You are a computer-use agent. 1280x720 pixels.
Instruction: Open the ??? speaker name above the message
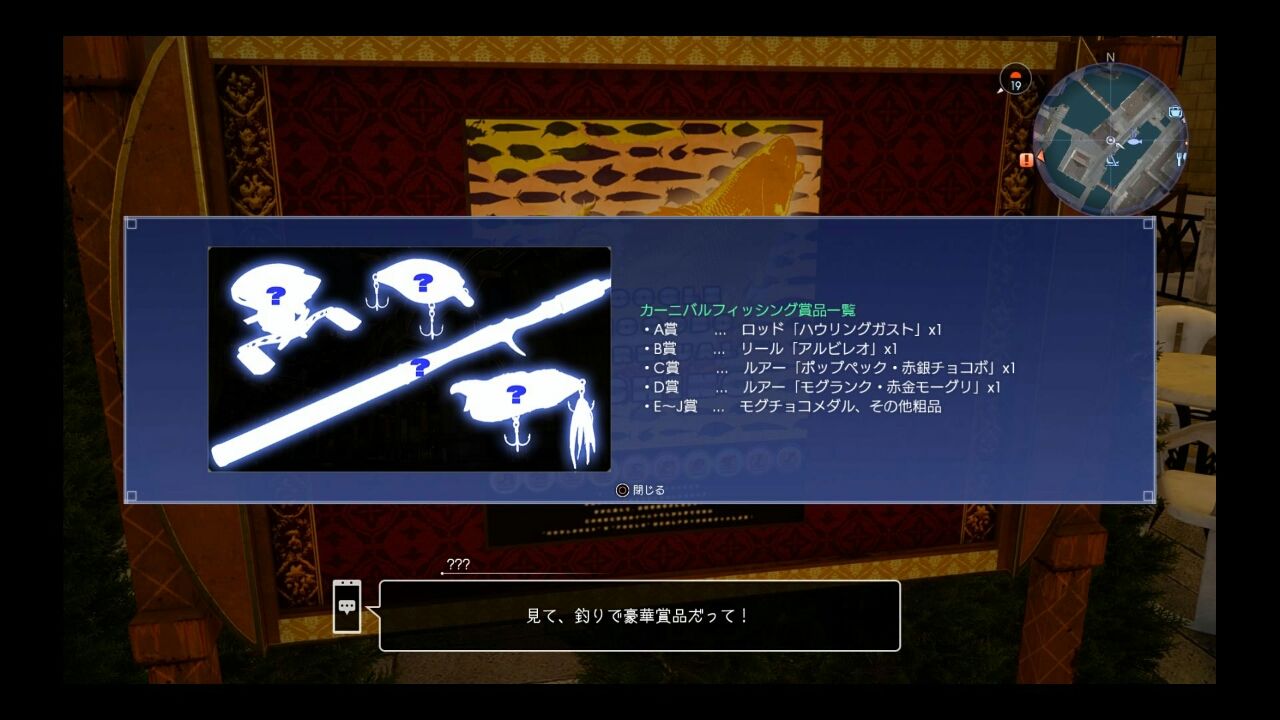(458, 564)
